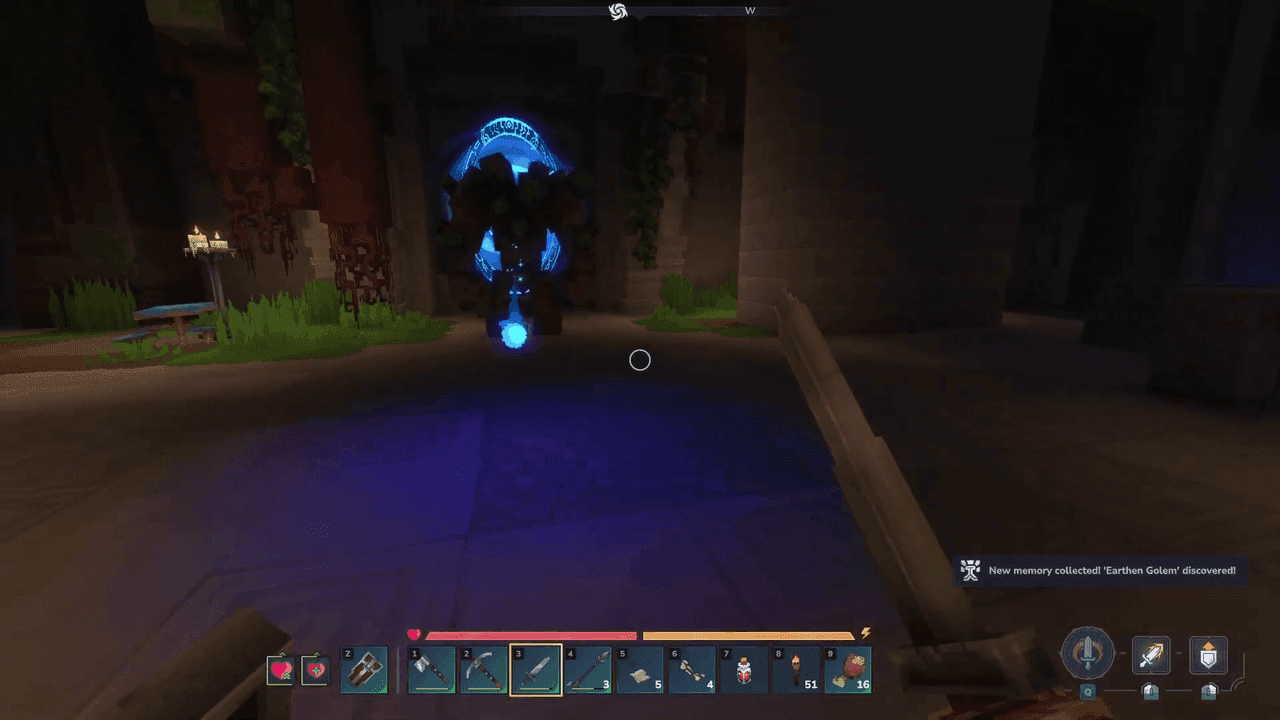Click the heart with plus trinket icon

pos(315,670)
